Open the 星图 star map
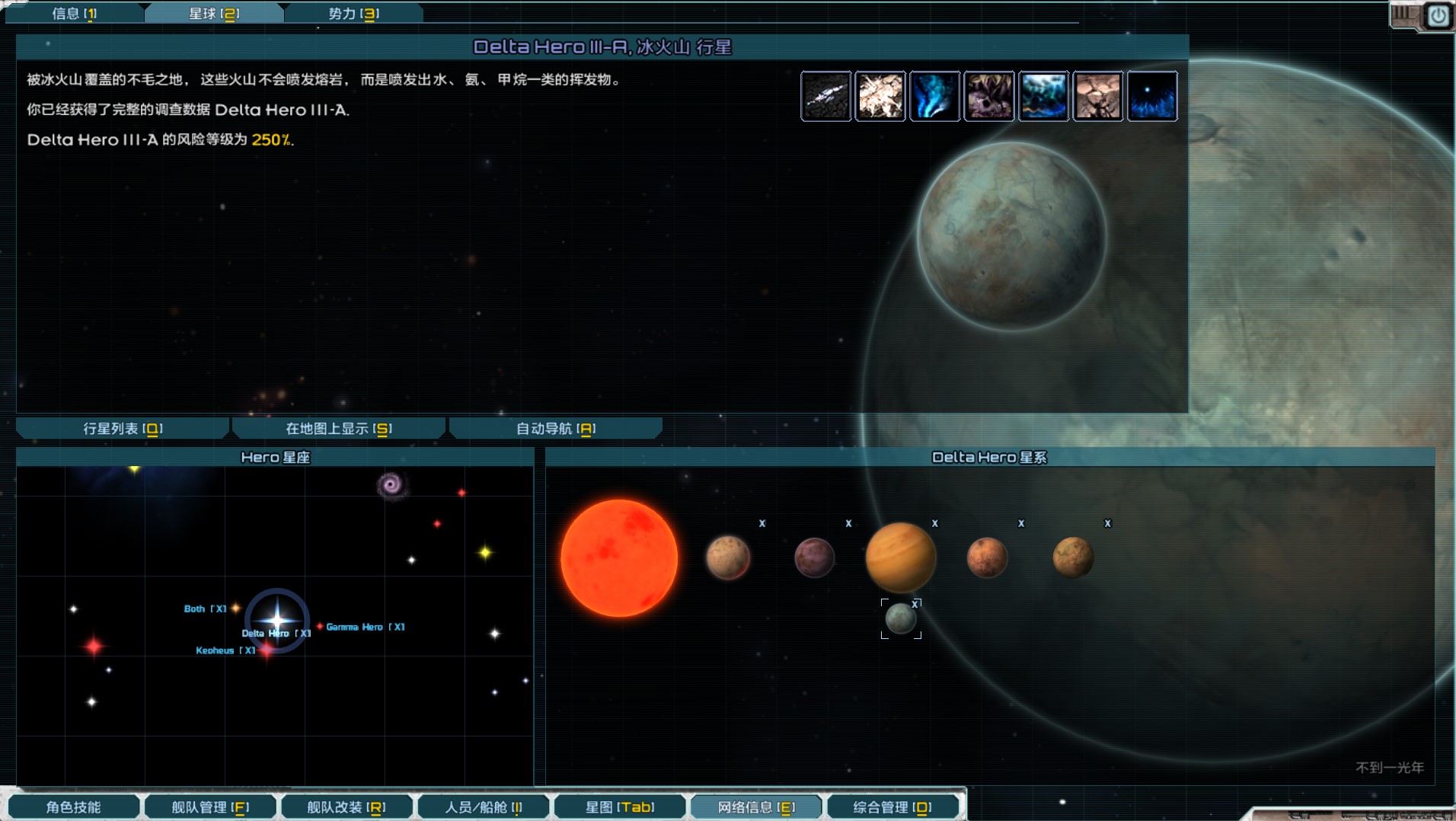1456x821 pixels. click(x=620, y=807)
